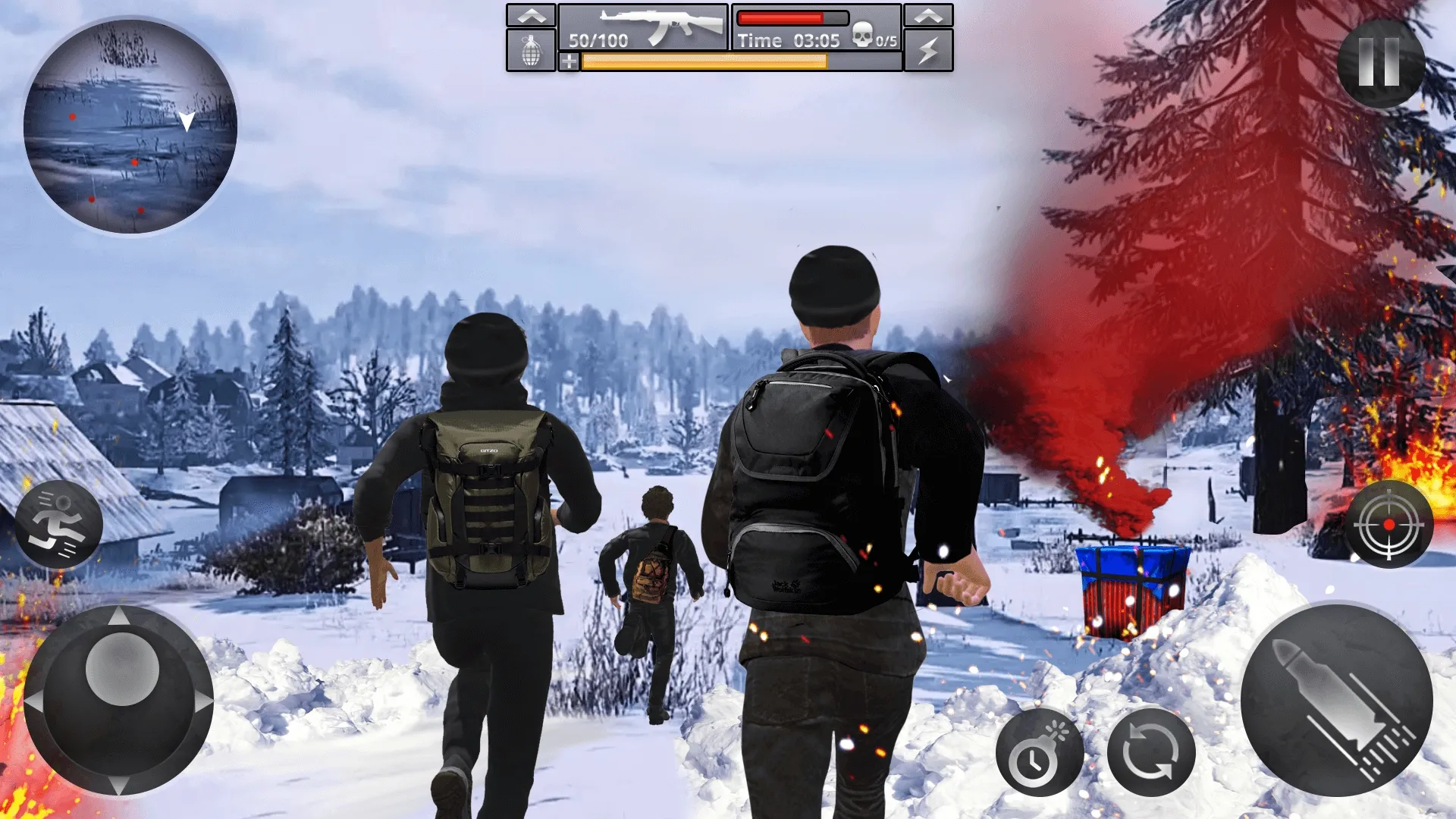
Task: Click the plus button beside the orange bar
Action: pos(569,62)
